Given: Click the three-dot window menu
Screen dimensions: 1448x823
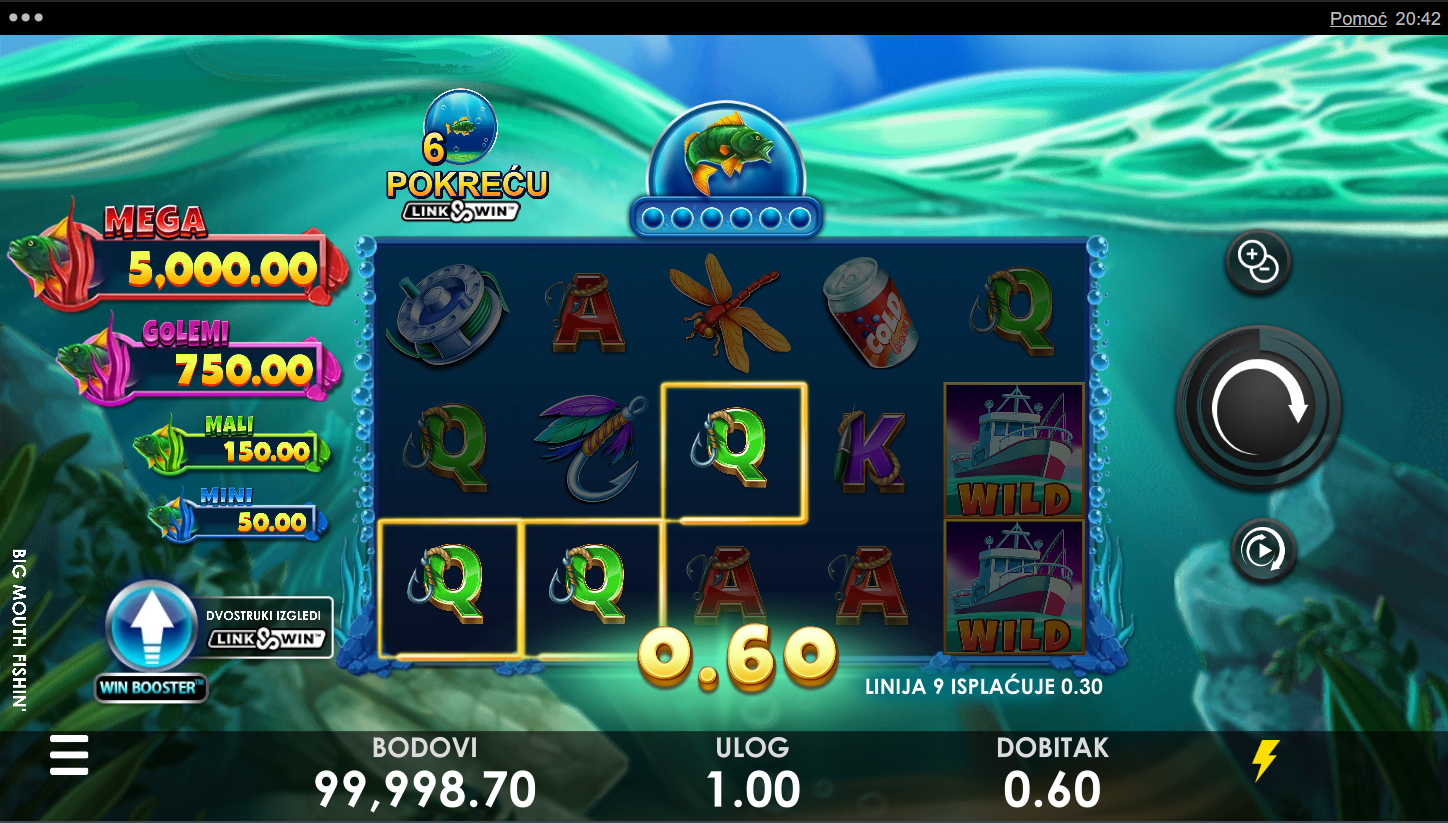Looking at the screenshot, I should click(x=25, y=18).
